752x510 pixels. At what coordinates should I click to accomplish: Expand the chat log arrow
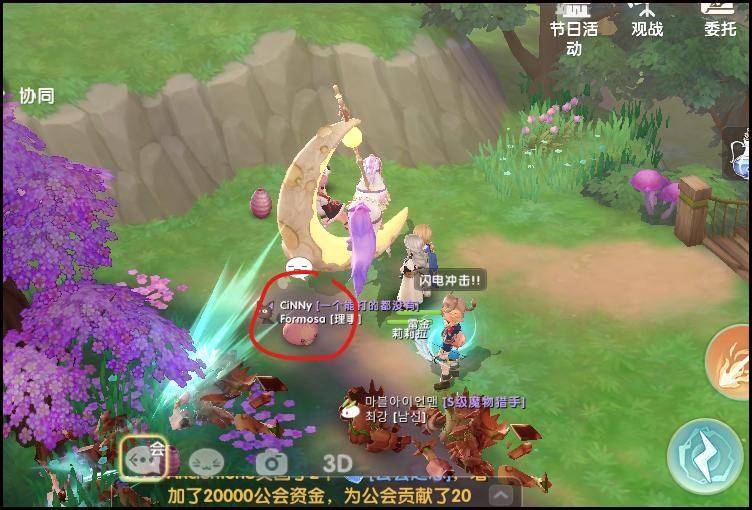tap(501, 495)
